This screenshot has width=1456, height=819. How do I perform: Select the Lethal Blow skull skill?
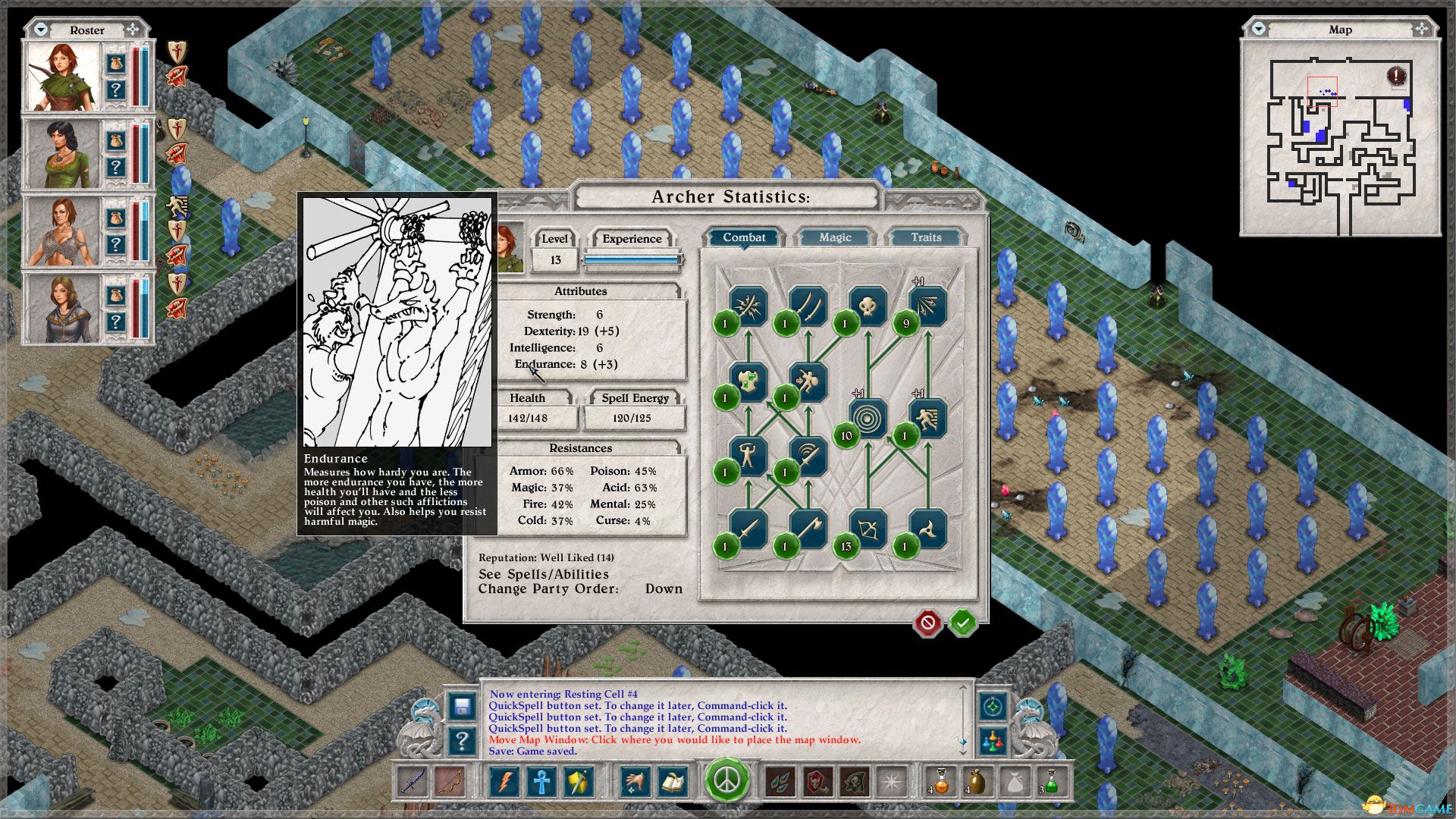coord(867,303)
